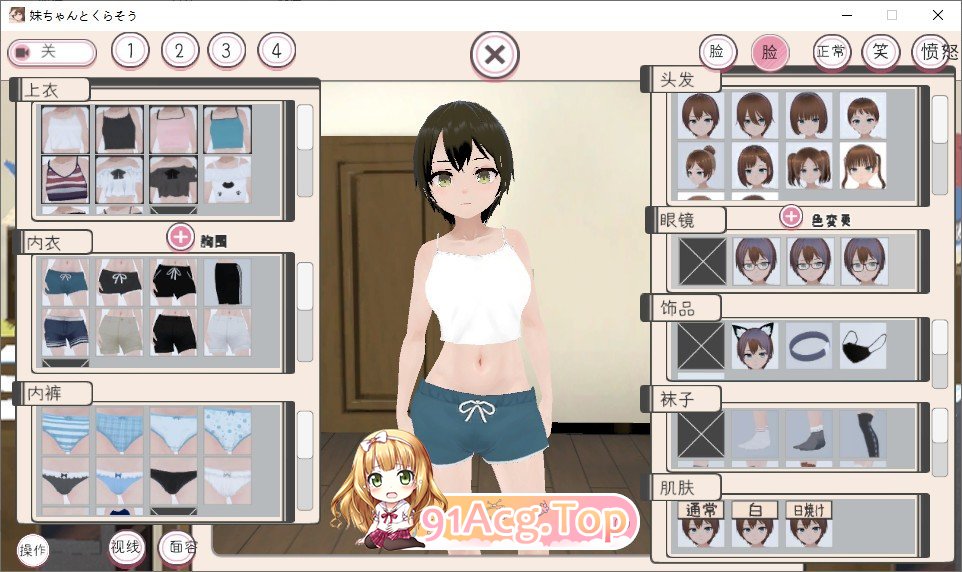Pick the black camisole top
The image size is (962, 572).
119,129
